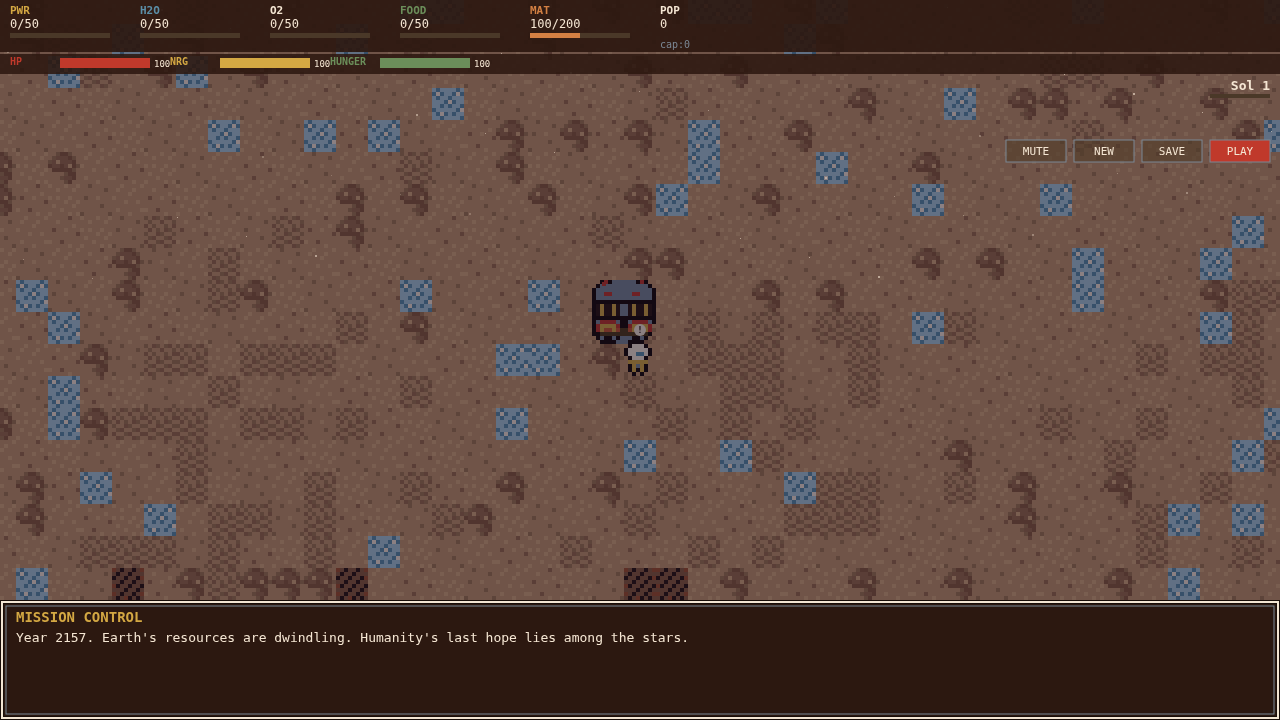Viewport: 1280px width, 720px height.
Task: Save the game with SAVE
Action: (x=1171, y=150)
